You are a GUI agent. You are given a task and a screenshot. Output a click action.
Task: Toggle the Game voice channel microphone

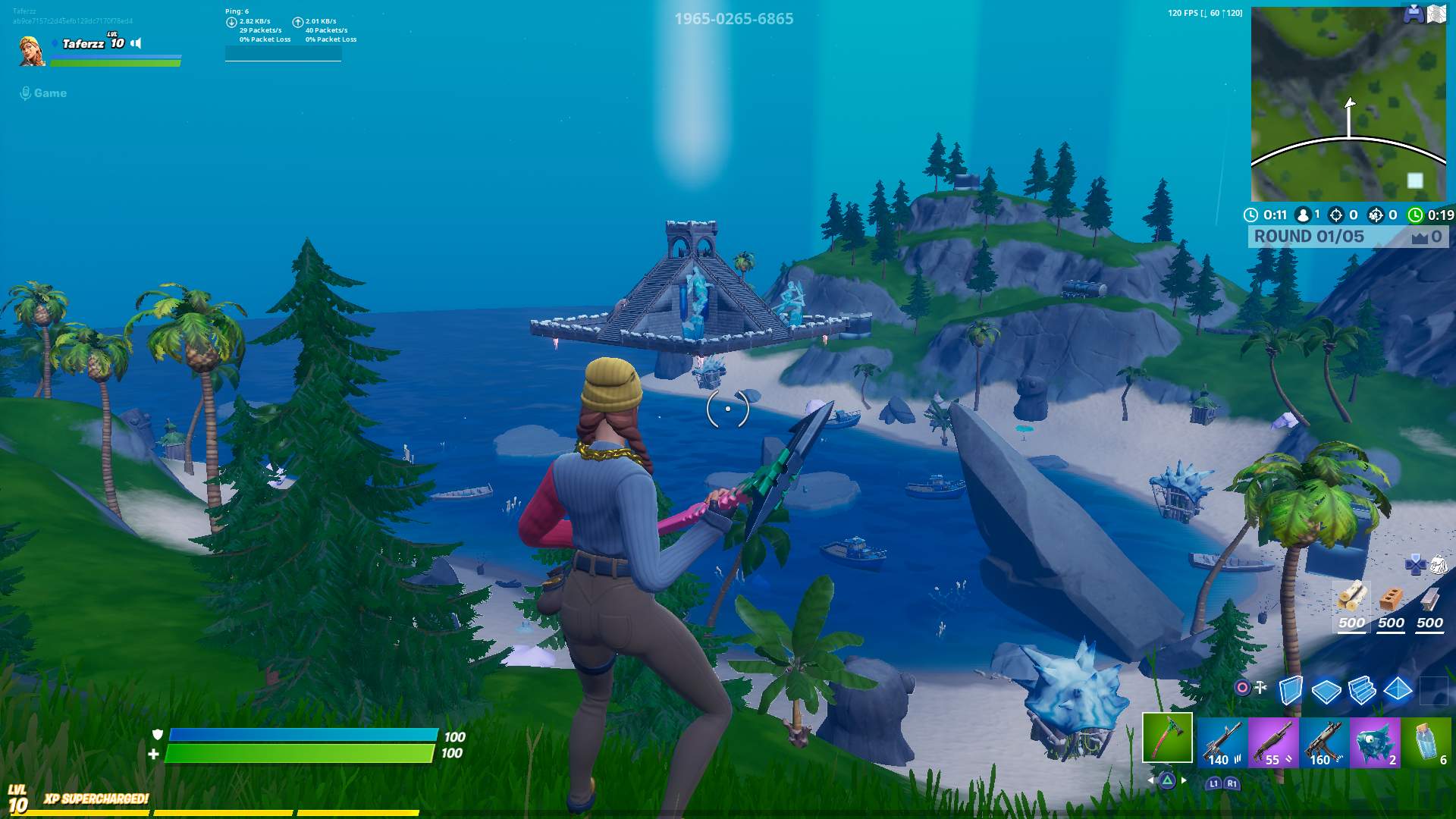tap(26, 93)
